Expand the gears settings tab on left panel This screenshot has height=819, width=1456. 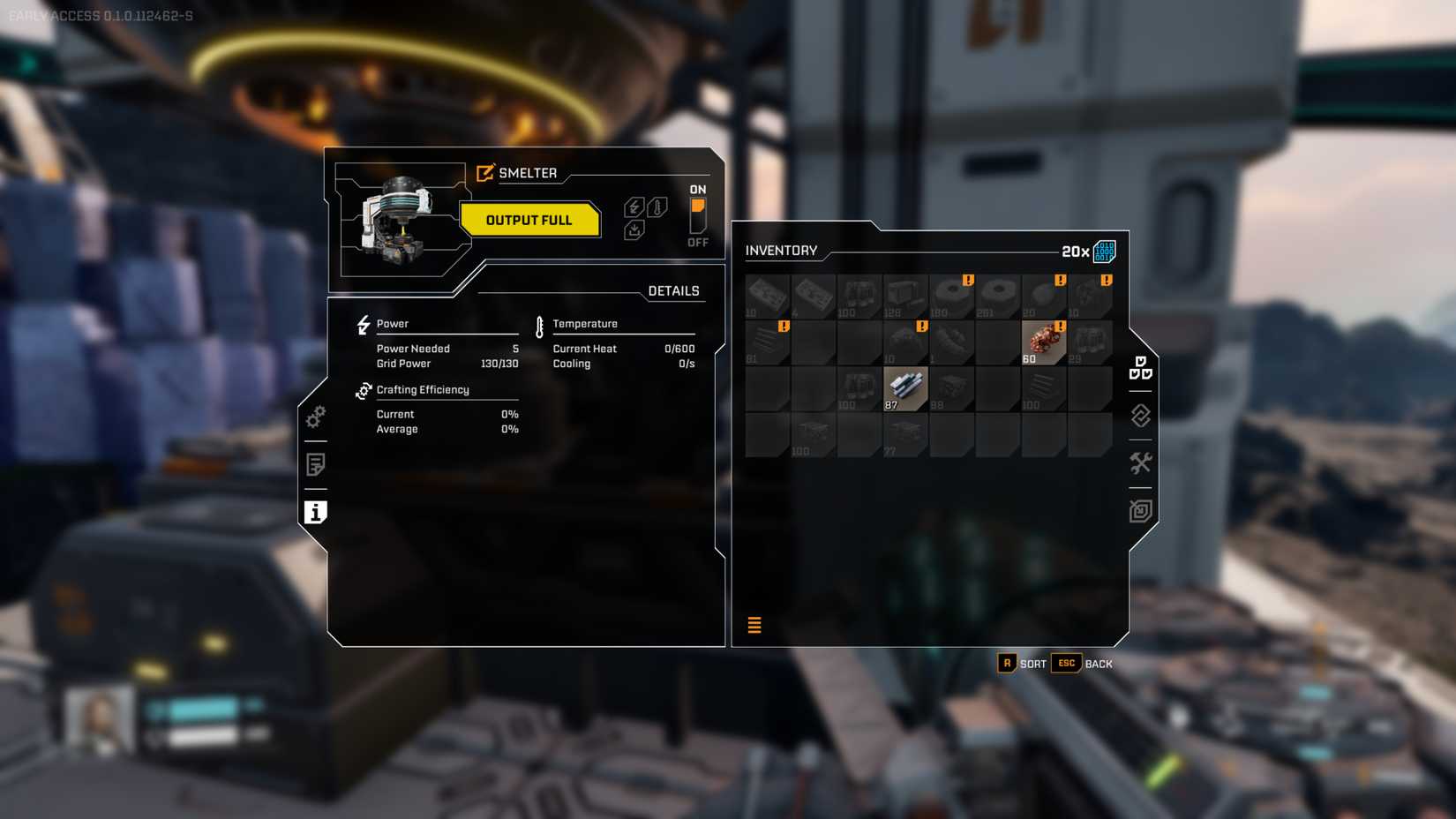coord(315,417)
